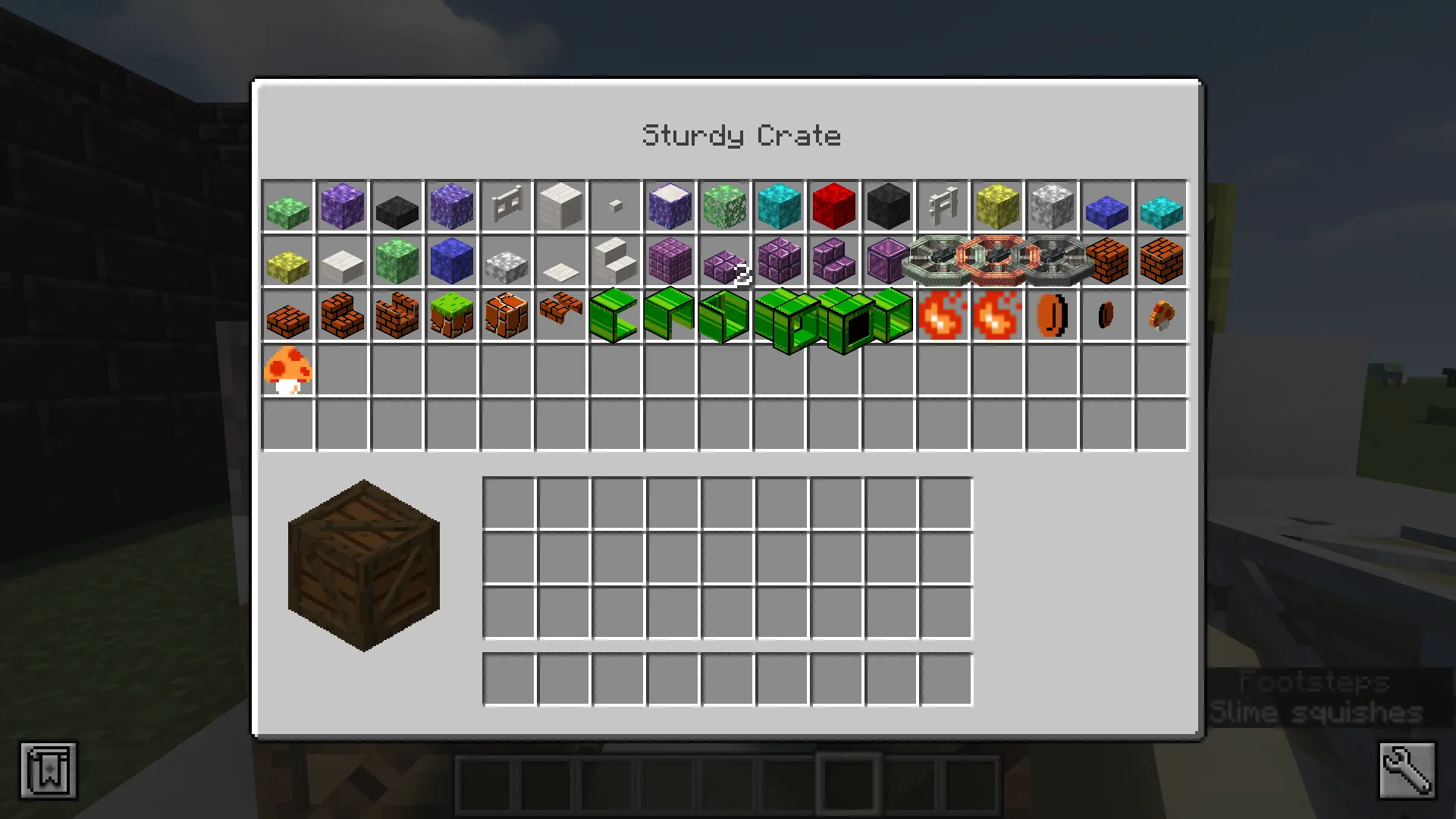
Task: Open the wrench configuration icon
Action: [x=1407, y=770]
